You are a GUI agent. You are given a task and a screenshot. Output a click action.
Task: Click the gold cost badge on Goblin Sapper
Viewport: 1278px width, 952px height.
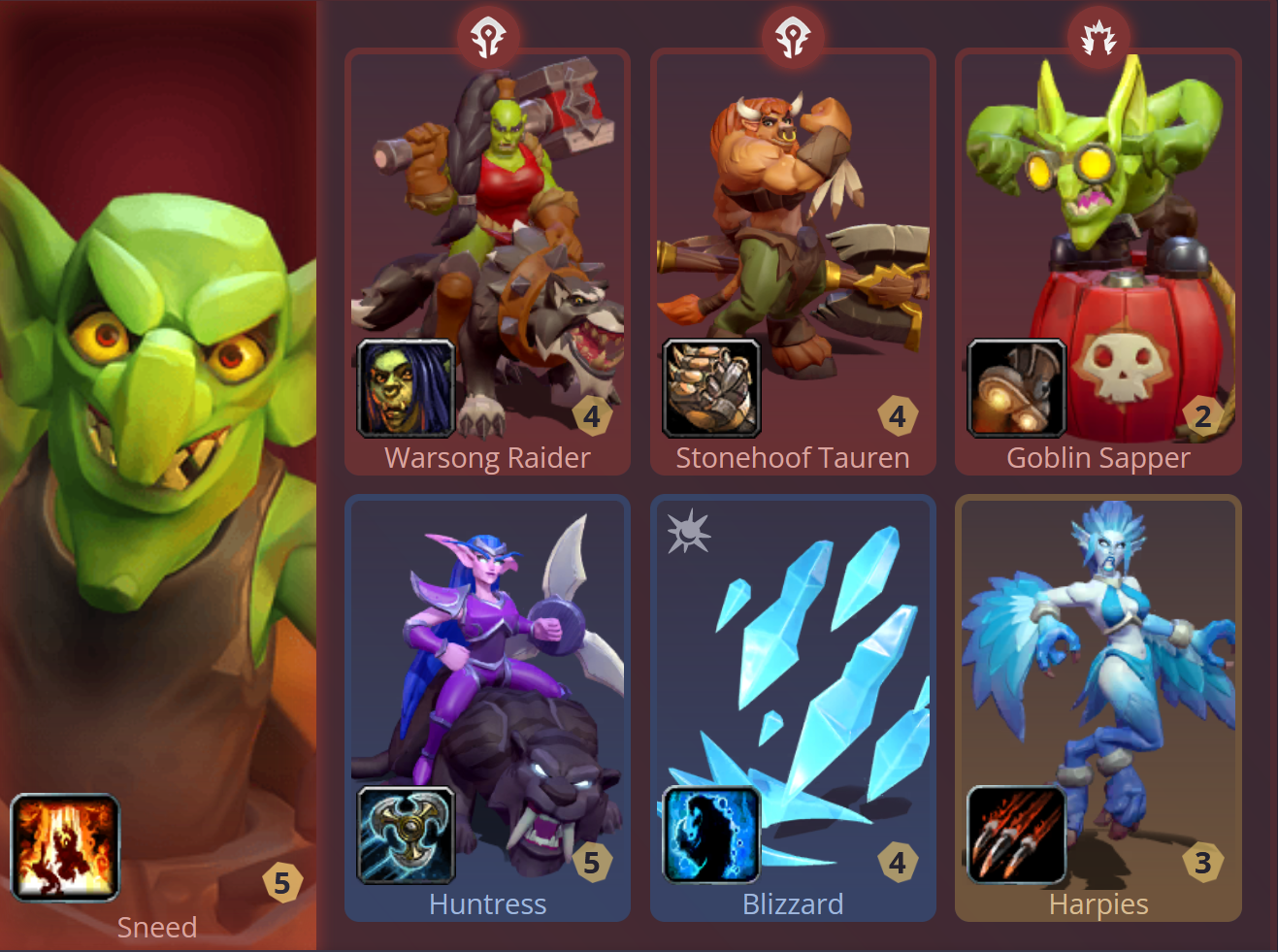(x=1202, y=416)
